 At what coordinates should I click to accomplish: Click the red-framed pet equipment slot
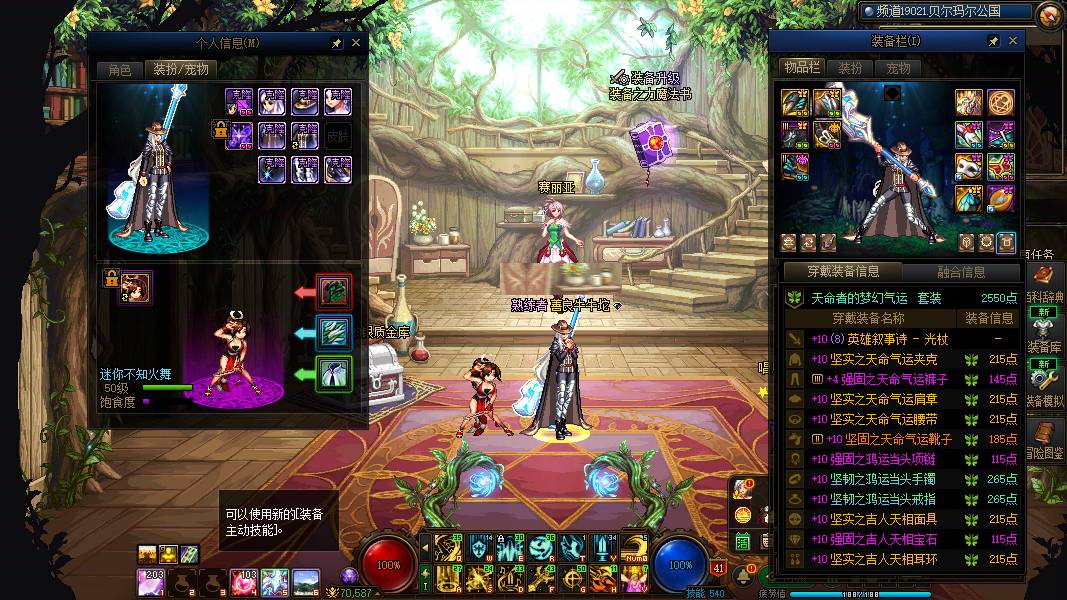[x=334, y=292]
